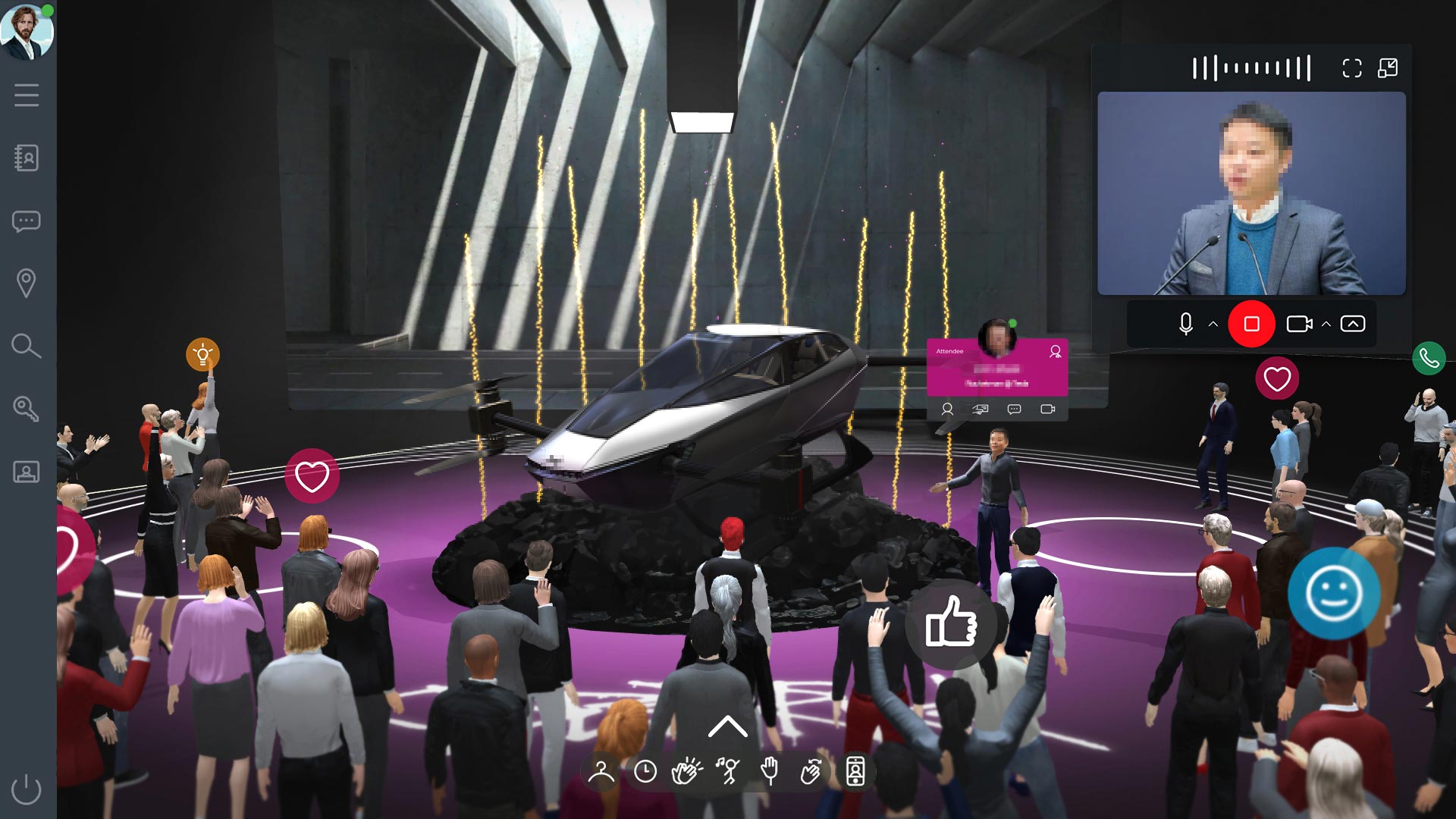Mute the microphone in the video panel

pos(1188,323)
